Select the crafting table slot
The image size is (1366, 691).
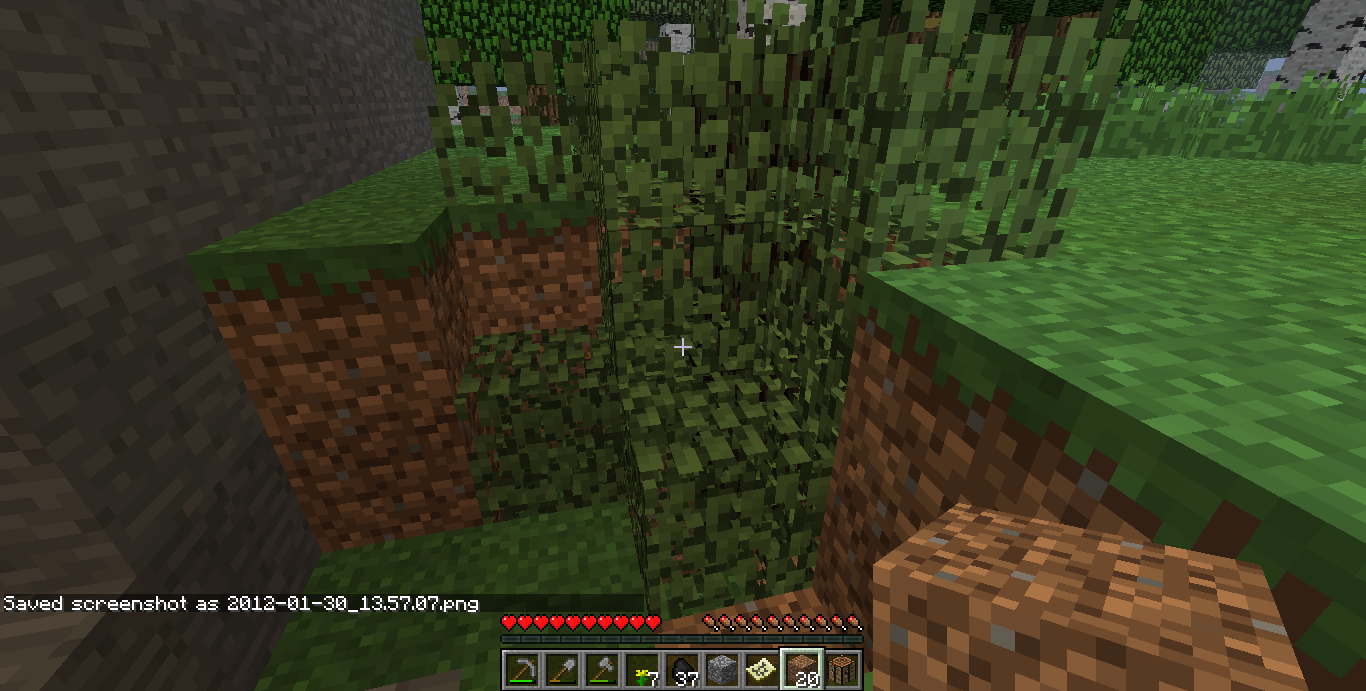[x=841, y=669]
